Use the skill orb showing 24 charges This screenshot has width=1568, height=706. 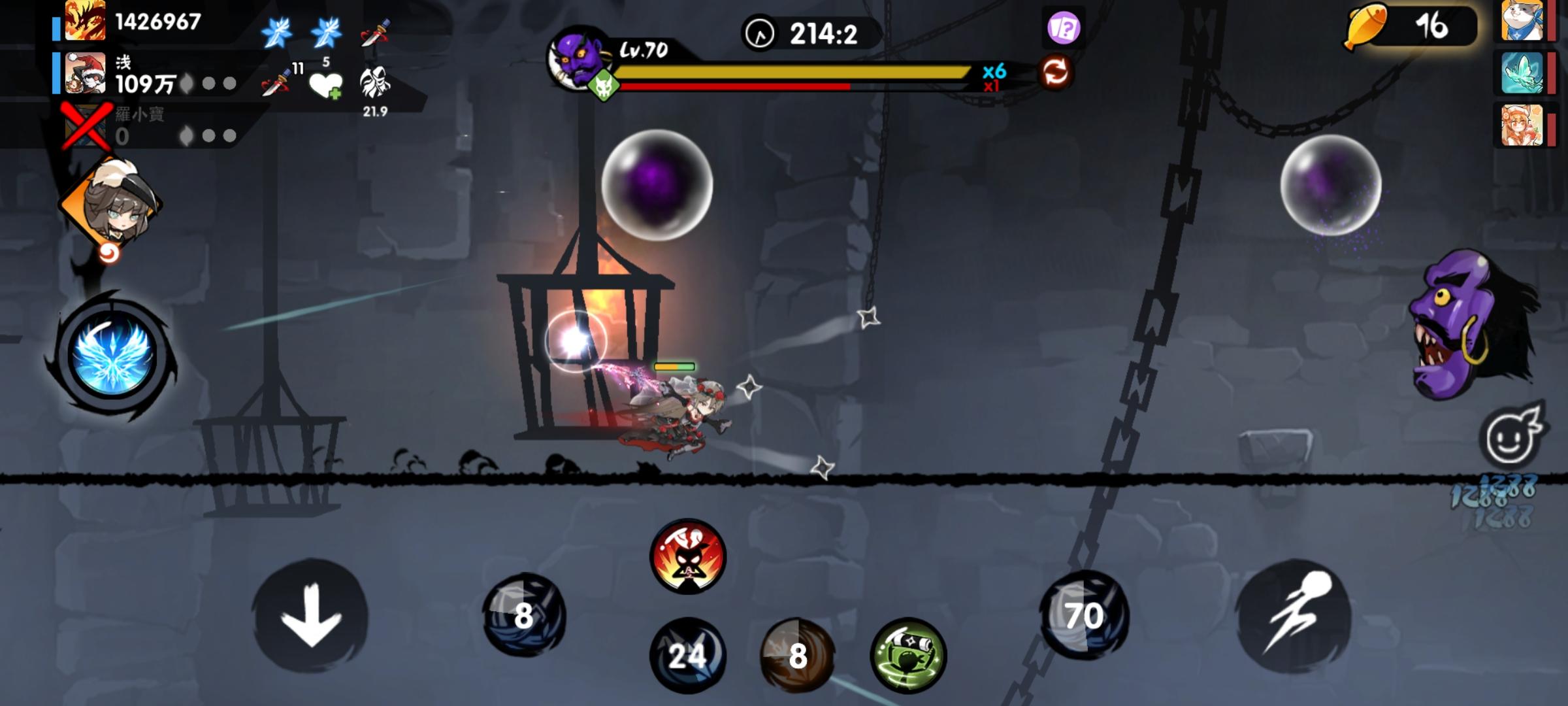(687, 656)
